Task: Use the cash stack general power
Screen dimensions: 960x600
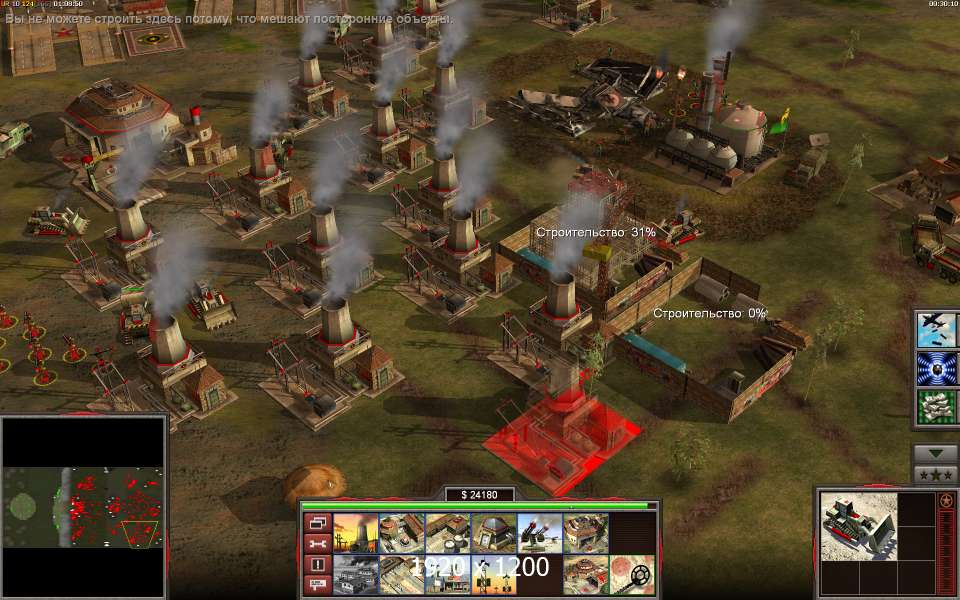Action: (936, 405)
